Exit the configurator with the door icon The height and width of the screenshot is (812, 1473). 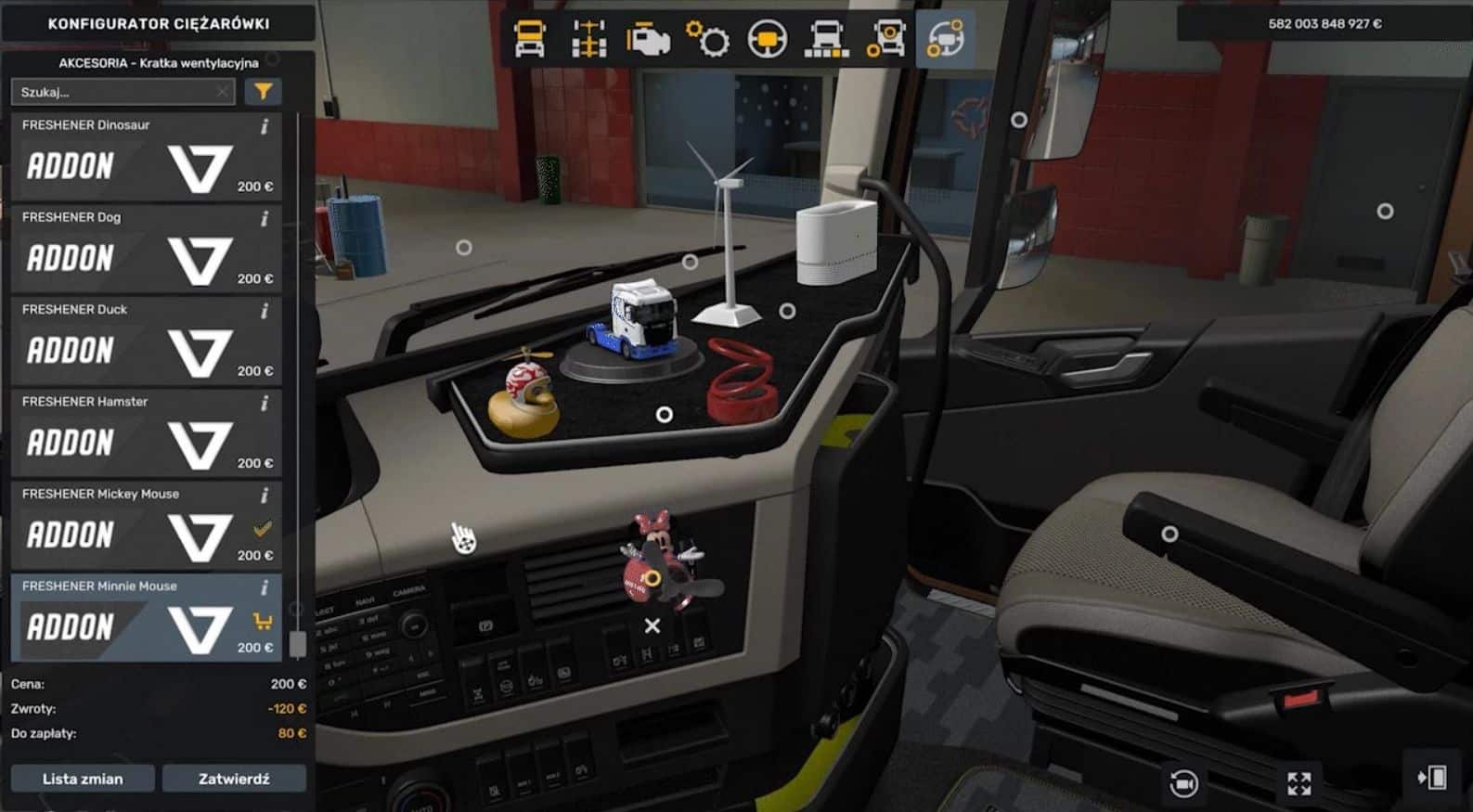[1432, 778]
